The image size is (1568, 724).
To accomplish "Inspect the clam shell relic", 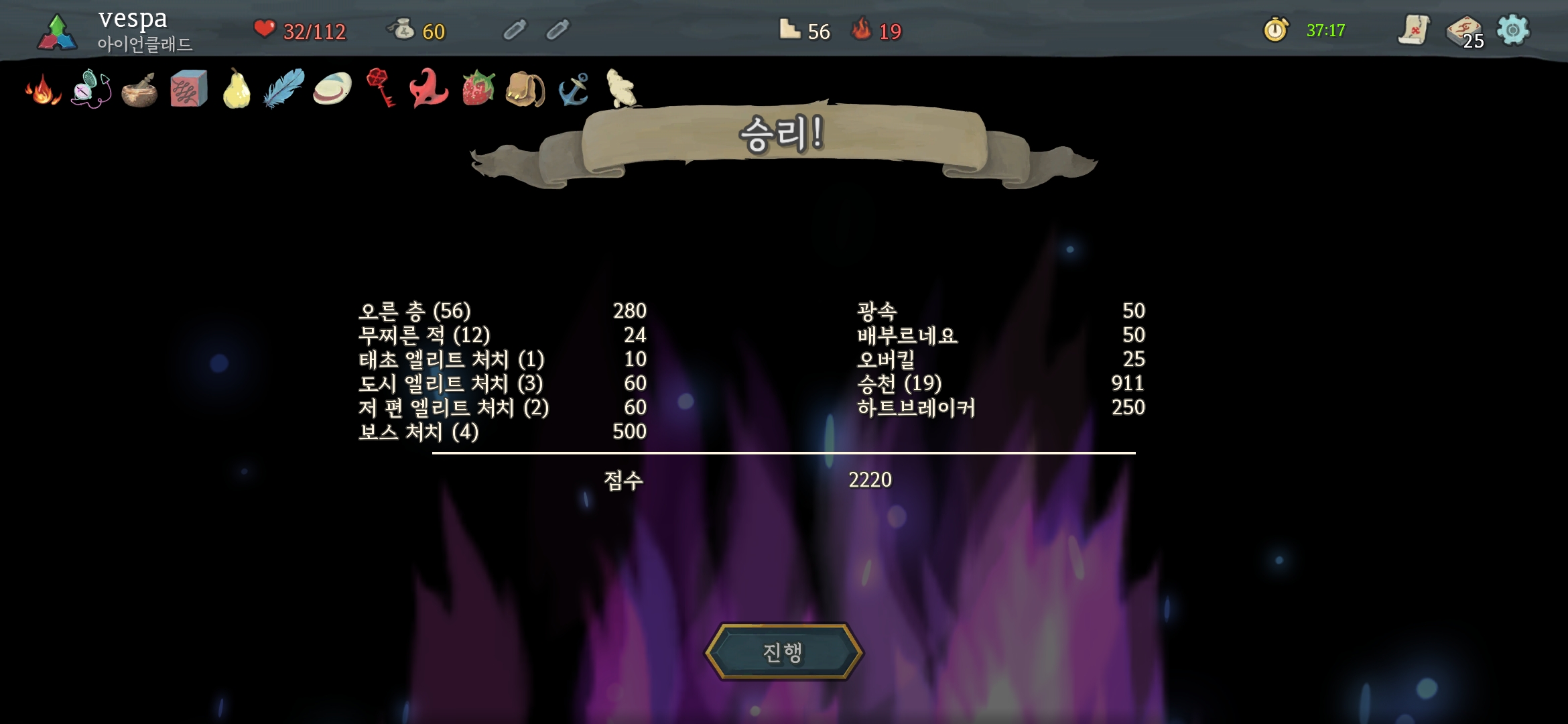I will click(x=332, y=89).
